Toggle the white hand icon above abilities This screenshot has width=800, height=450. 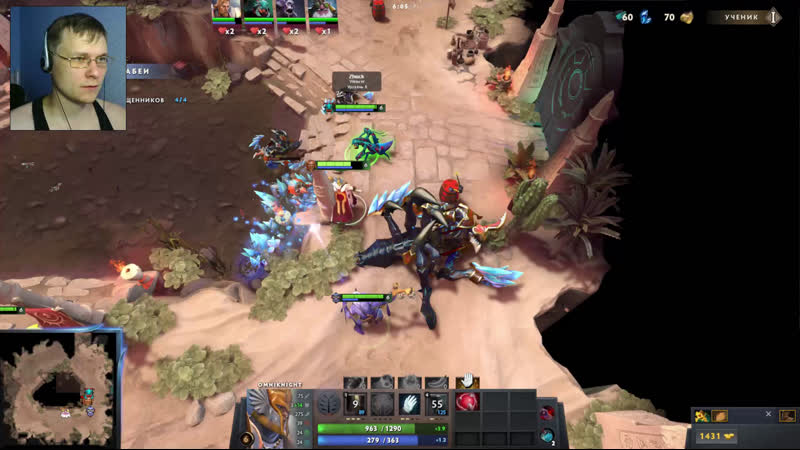(466, 382)
